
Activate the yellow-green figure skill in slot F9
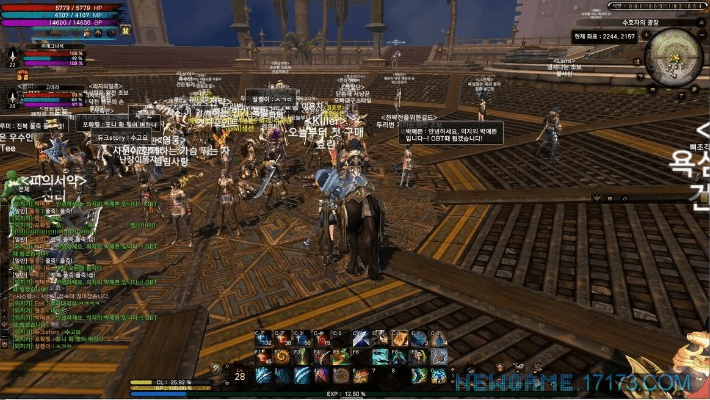click(420, 356)
